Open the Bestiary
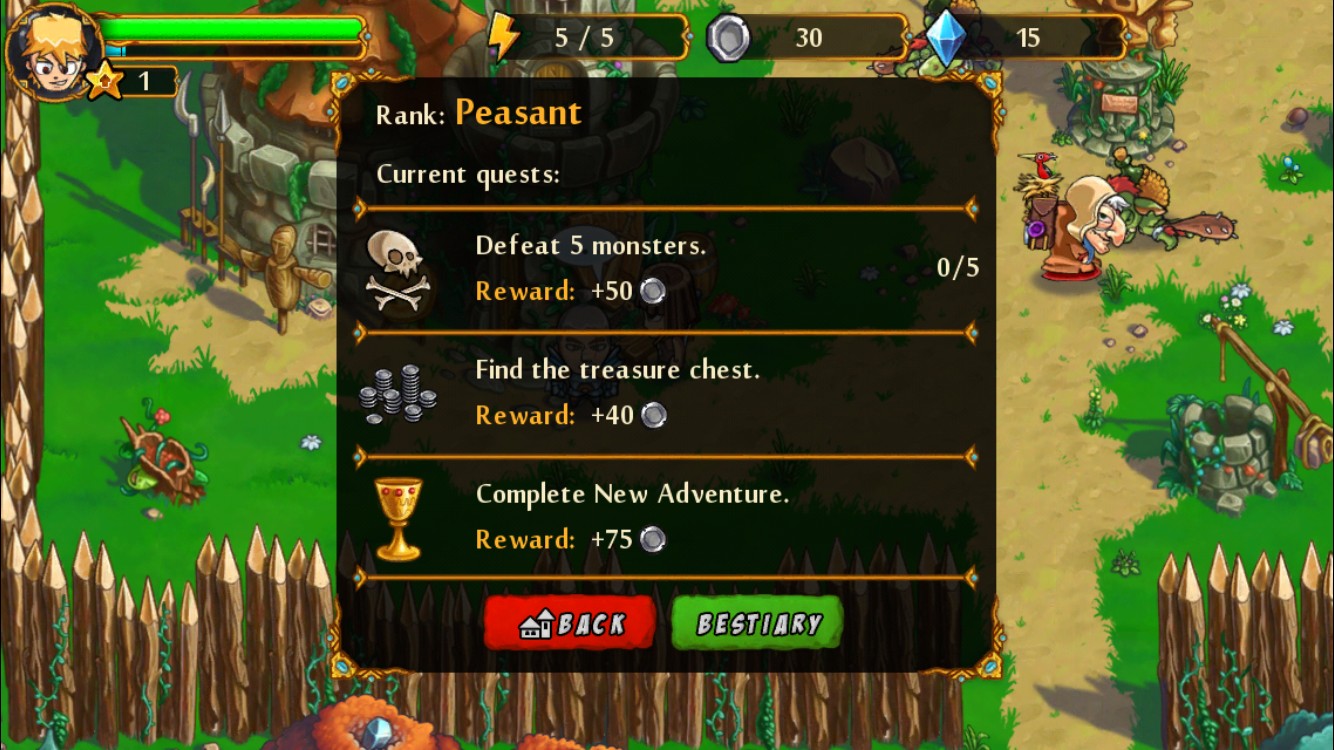Screen dimensions: 1334x750 tap(757, 624)
